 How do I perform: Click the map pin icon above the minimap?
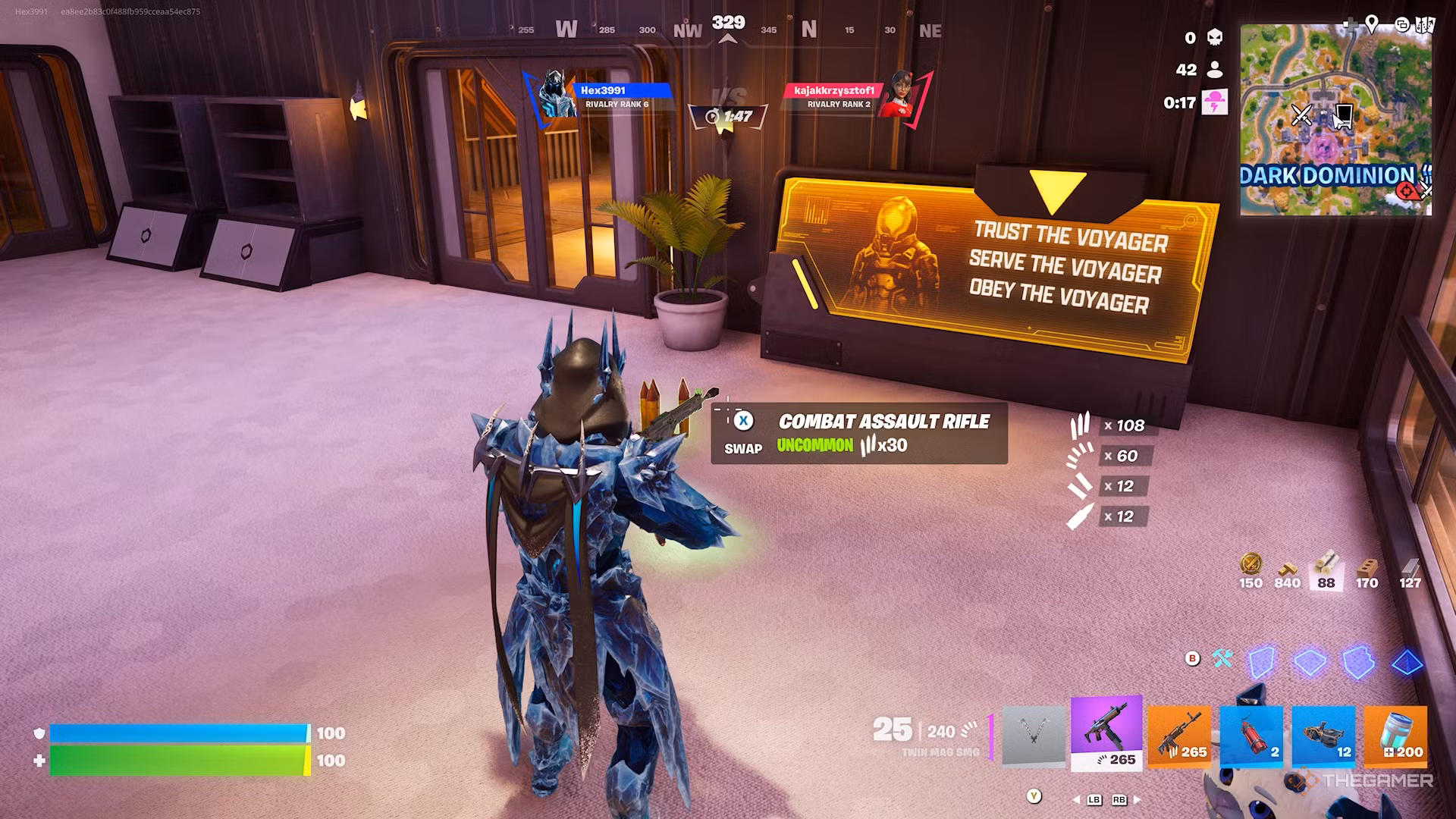[x=1371, y=24]
